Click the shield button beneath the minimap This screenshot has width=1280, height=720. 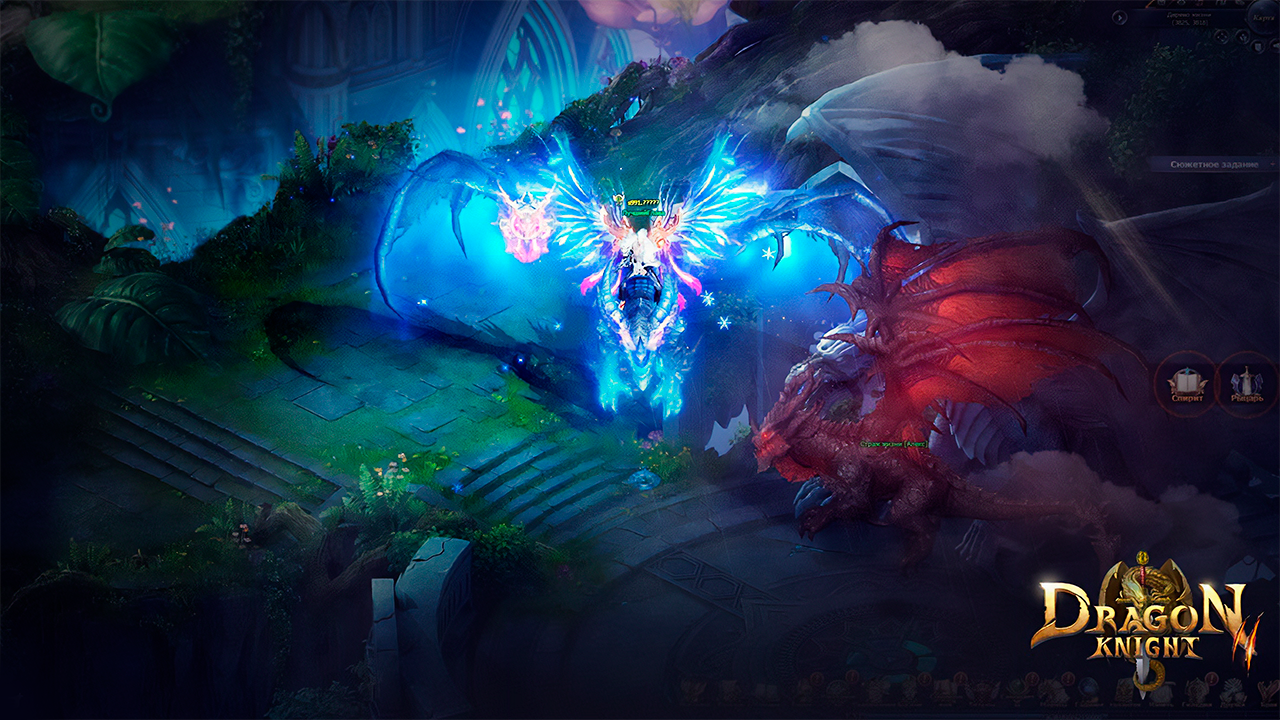click(1258, 46)
